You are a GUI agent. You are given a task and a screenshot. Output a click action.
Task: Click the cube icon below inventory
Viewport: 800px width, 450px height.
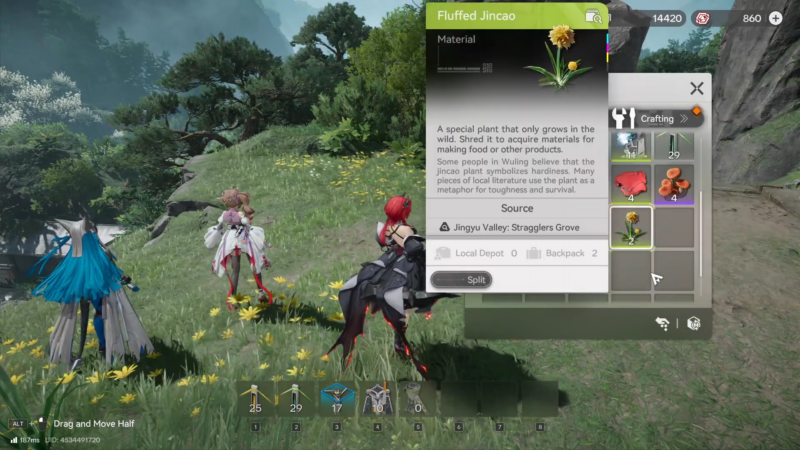tap(693, 323)
